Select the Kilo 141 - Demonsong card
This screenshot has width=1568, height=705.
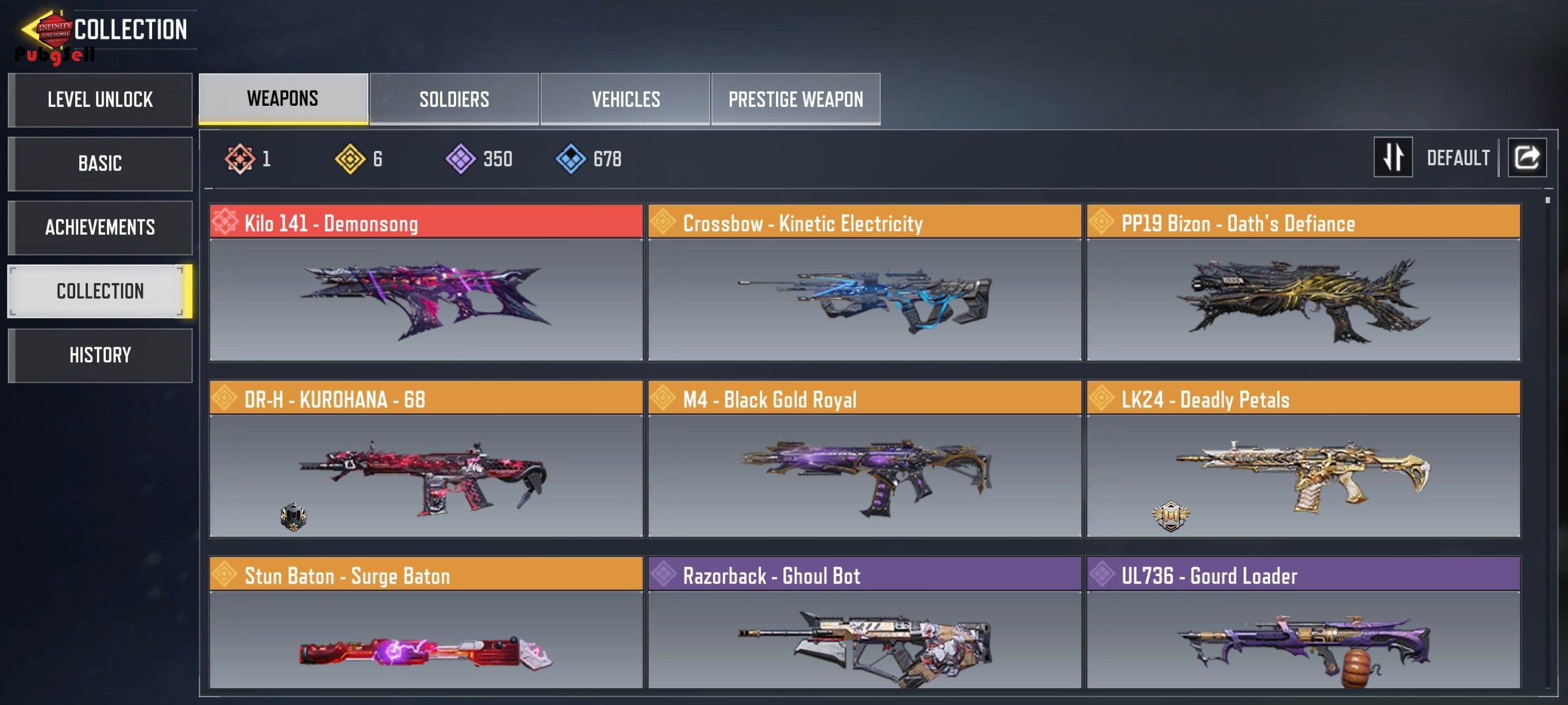tap(426, 283)
